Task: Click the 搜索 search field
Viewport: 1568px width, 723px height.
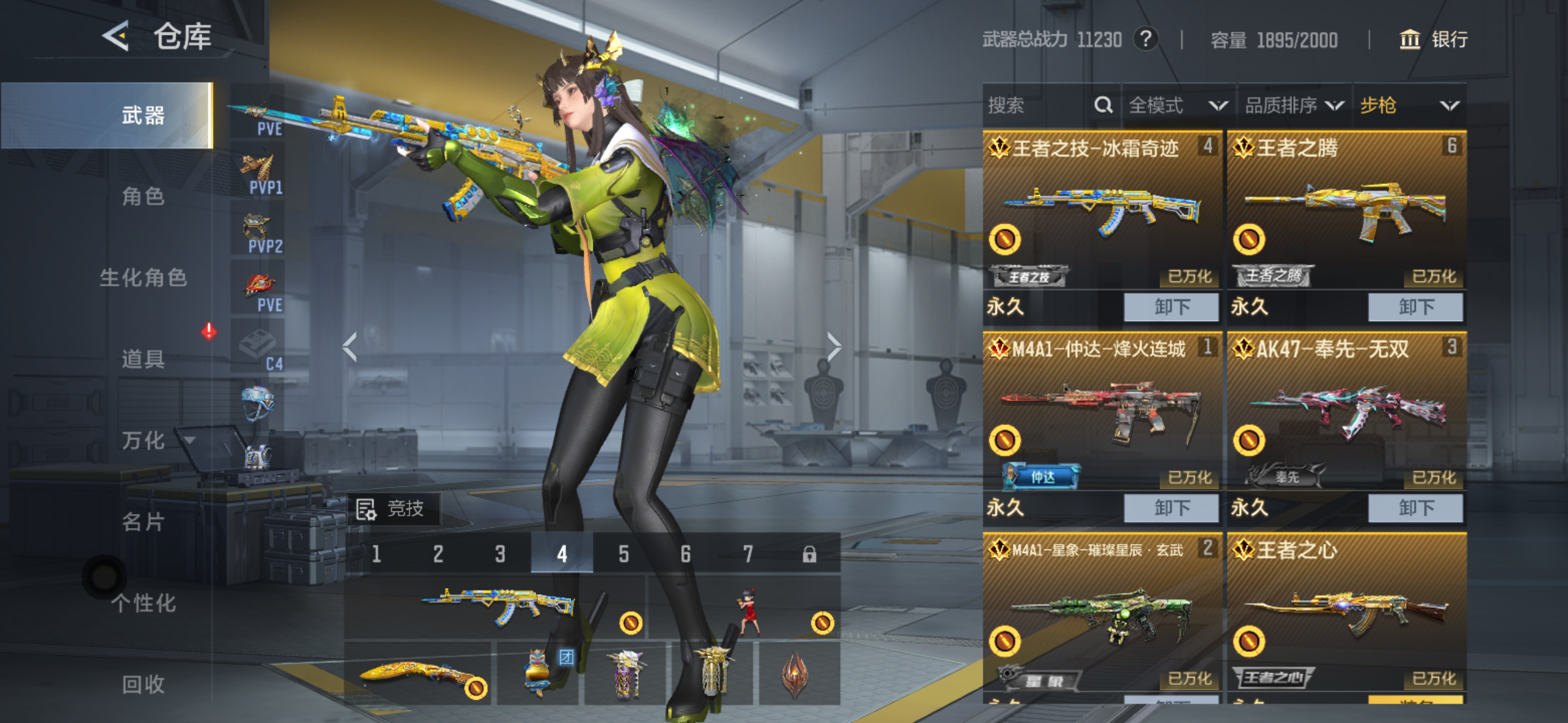Action: point(1037,105)
